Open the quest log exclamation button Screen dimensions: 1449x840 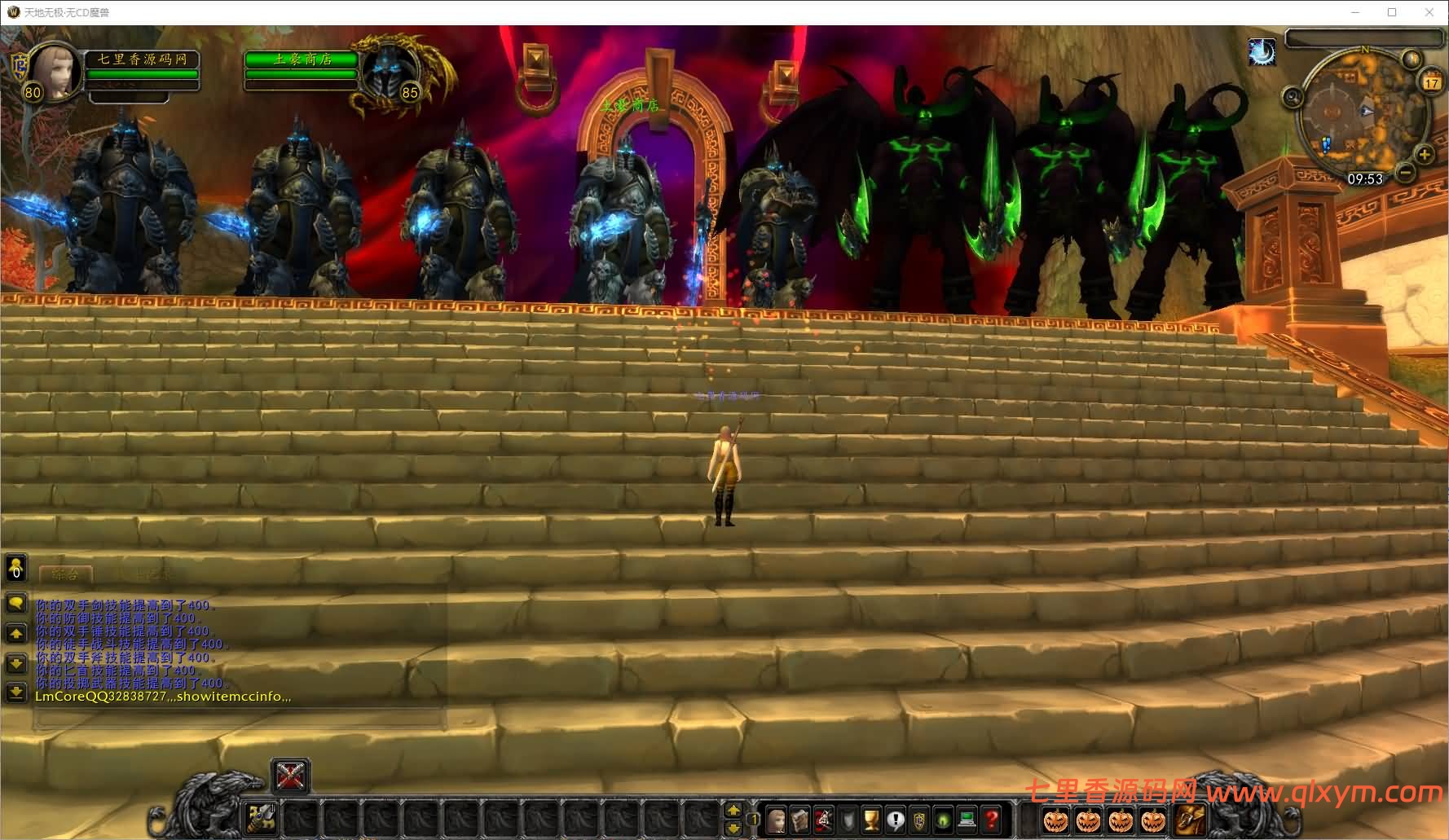pyautogui.click(x=896, y=818)
